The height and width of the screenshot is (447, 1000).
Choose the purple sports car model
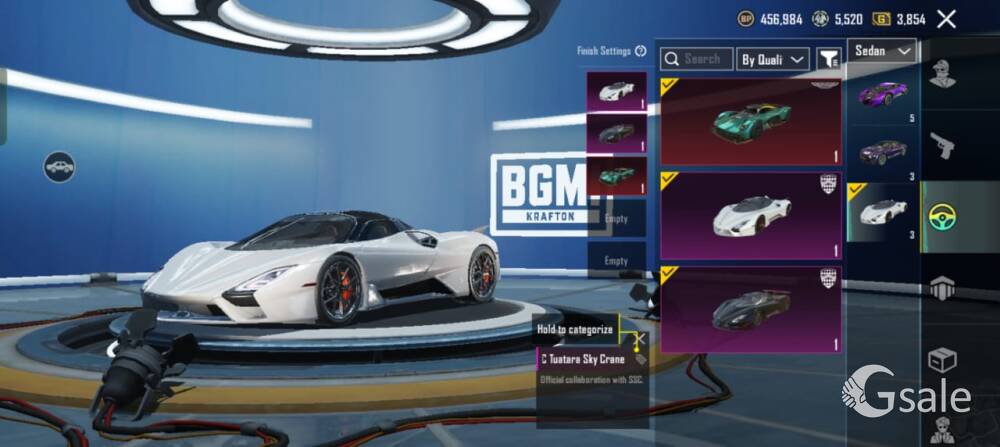click(883, 96)
